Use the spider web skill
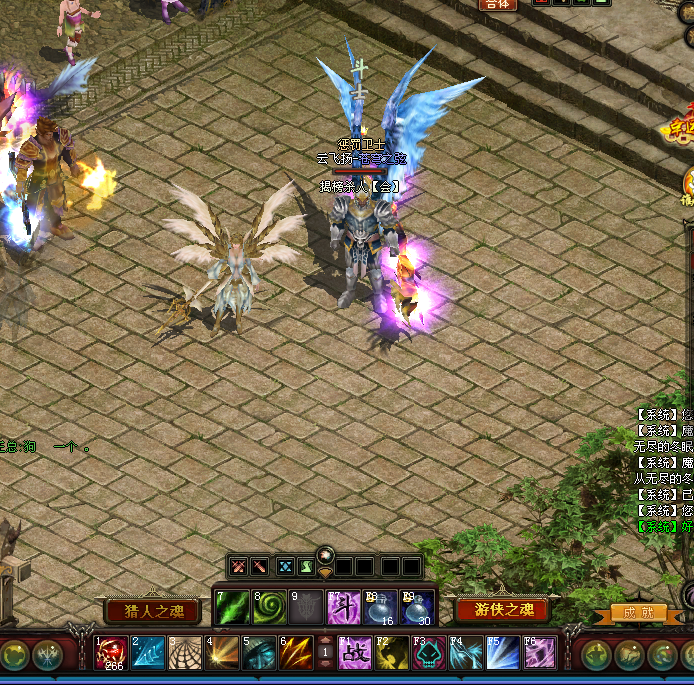The width and height of the screenshot is (694, 685). coord(184,653)
